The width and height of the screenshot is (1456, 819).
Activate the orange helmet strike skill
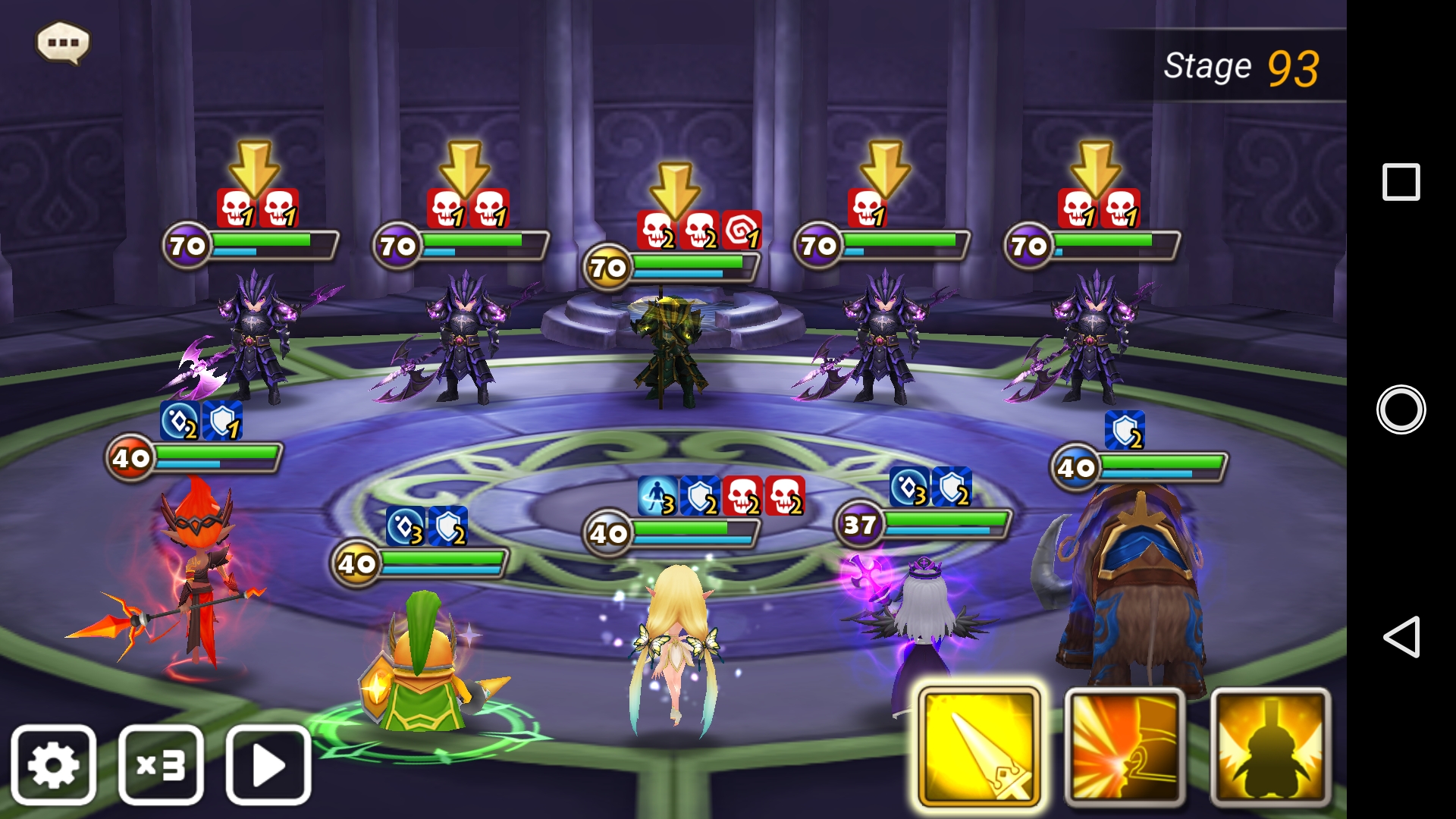(x=1125, y=747)
